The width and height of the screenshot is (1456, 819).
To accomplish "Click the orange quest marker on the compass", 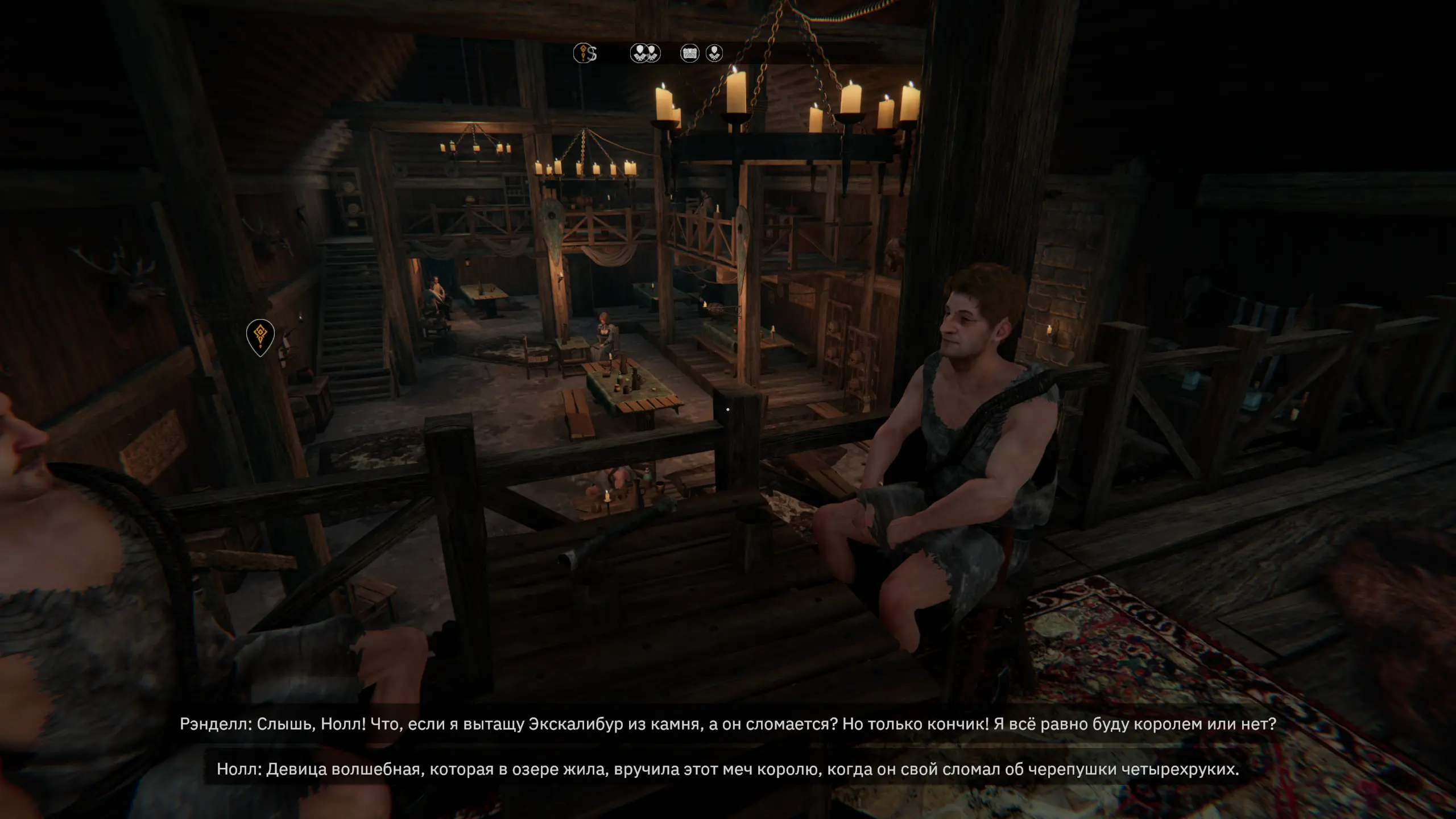I will (x=582, y=53).
